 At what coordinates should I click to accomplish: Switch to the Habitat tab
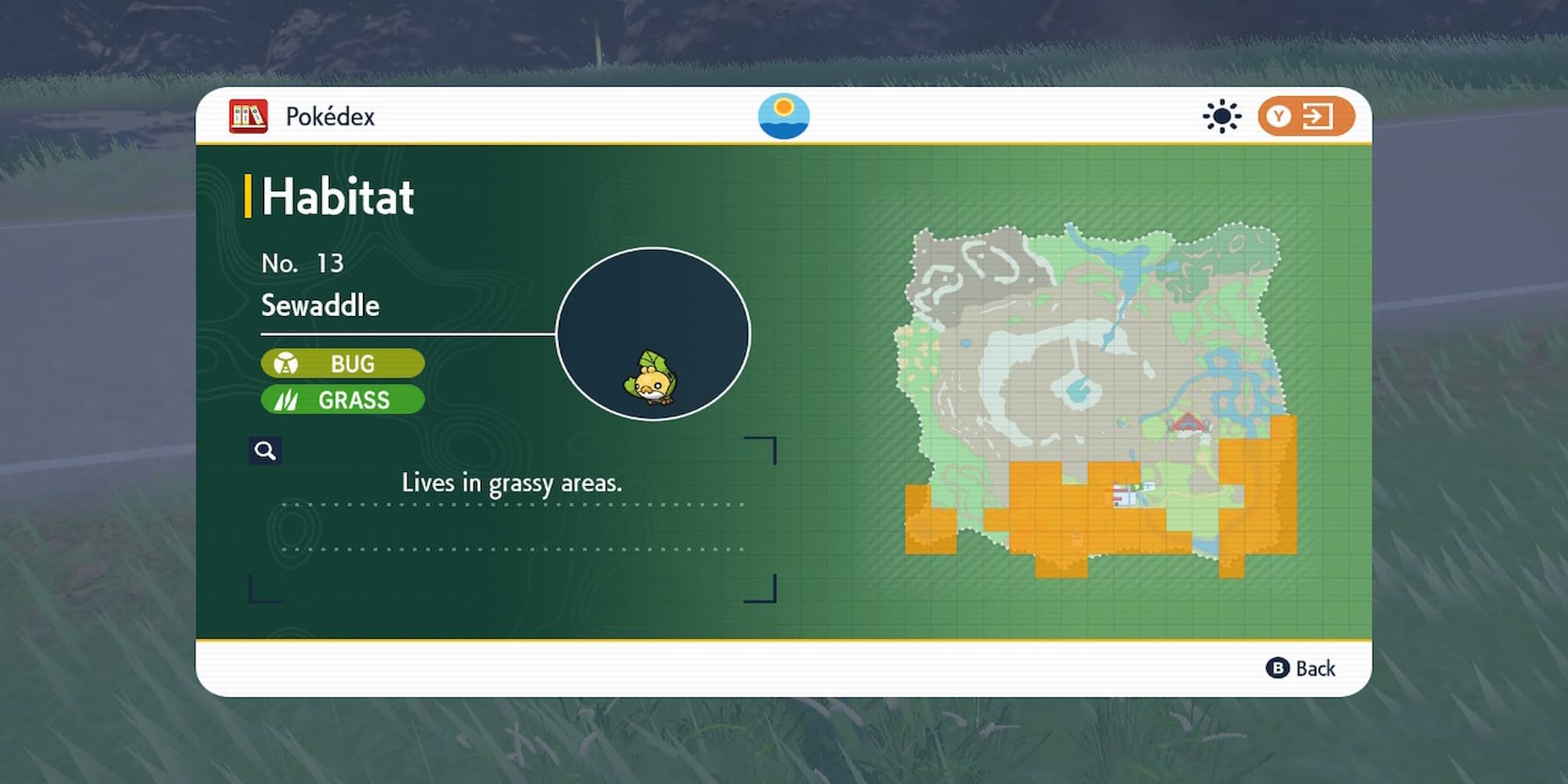click(x=337, y=197)
